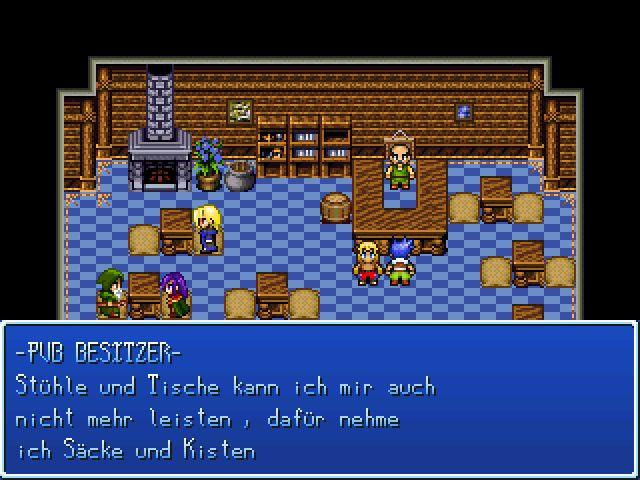640x480 pixels.
Task: Advance the Pub Besitzer dialogue box
Action: [x=319, y=399]
